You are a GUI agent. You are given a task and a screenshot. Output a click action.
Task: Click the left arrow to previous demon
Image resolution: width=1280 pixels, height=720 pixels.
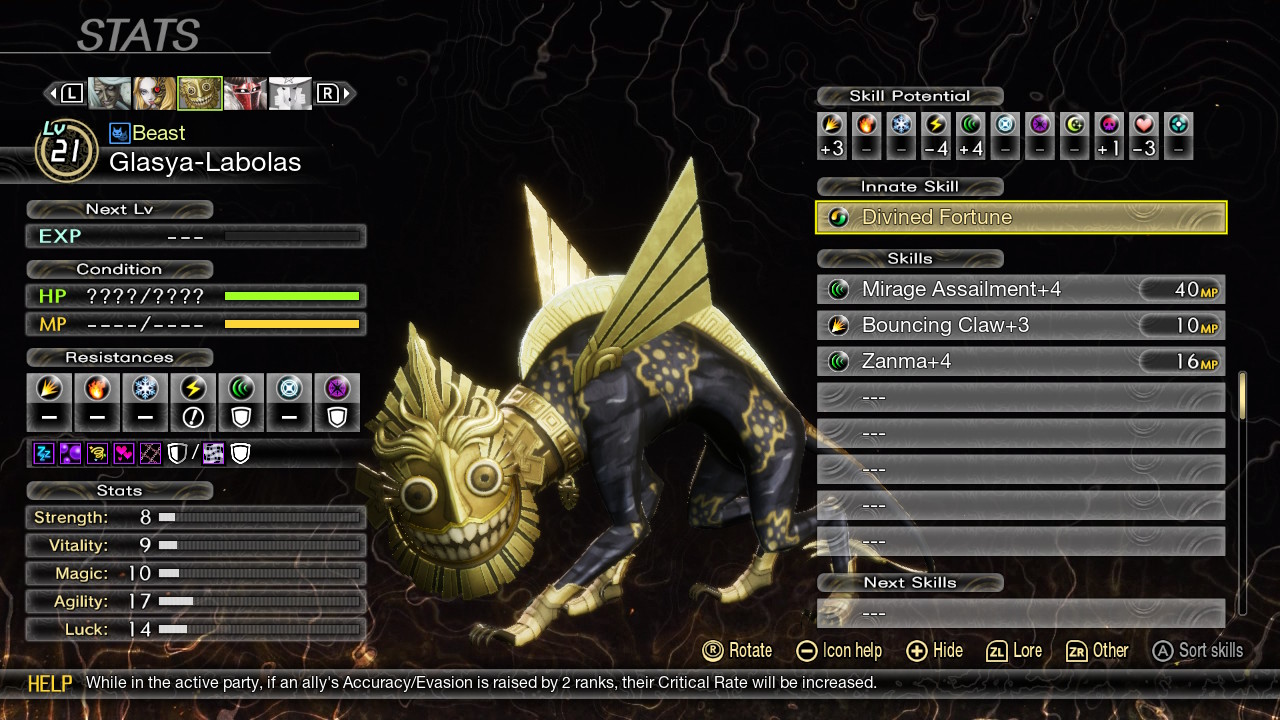[50, 93]
